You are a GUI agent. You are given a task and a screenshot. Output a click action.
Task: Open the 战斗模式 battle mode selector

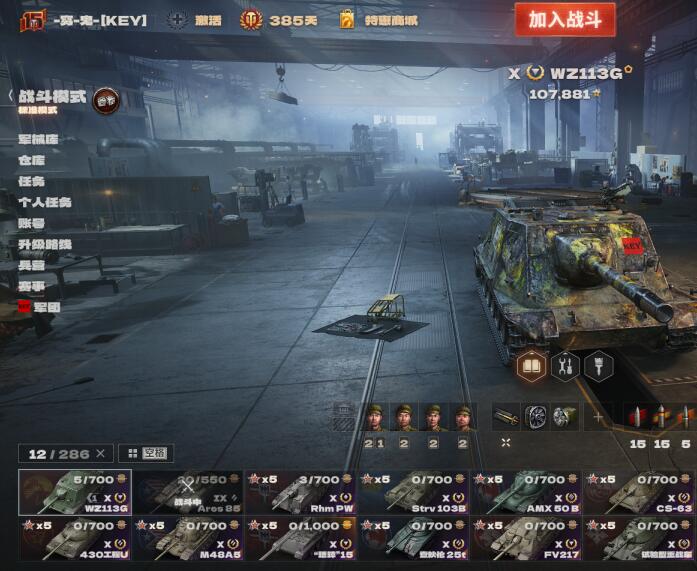coord(52,96)
